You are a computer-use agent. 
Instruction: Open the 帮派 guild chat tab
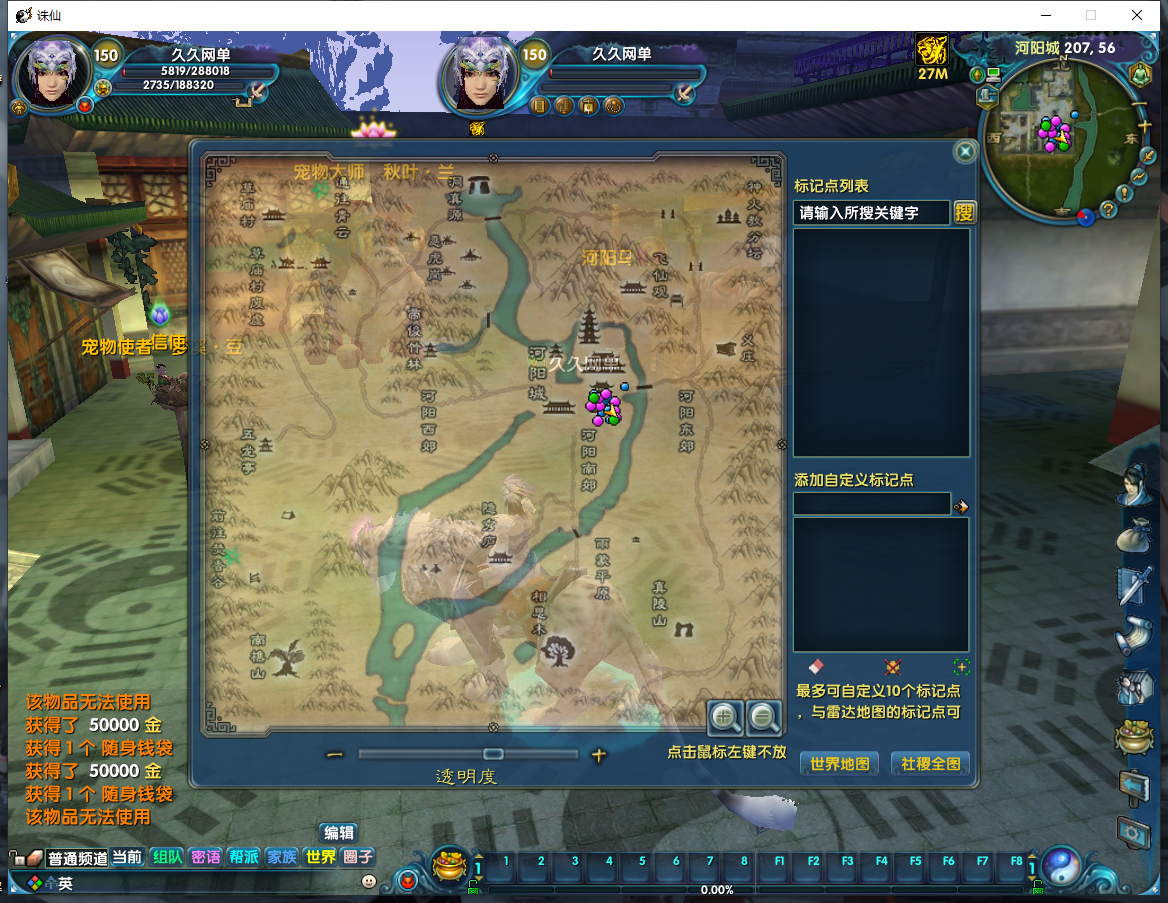pos(244,857)
